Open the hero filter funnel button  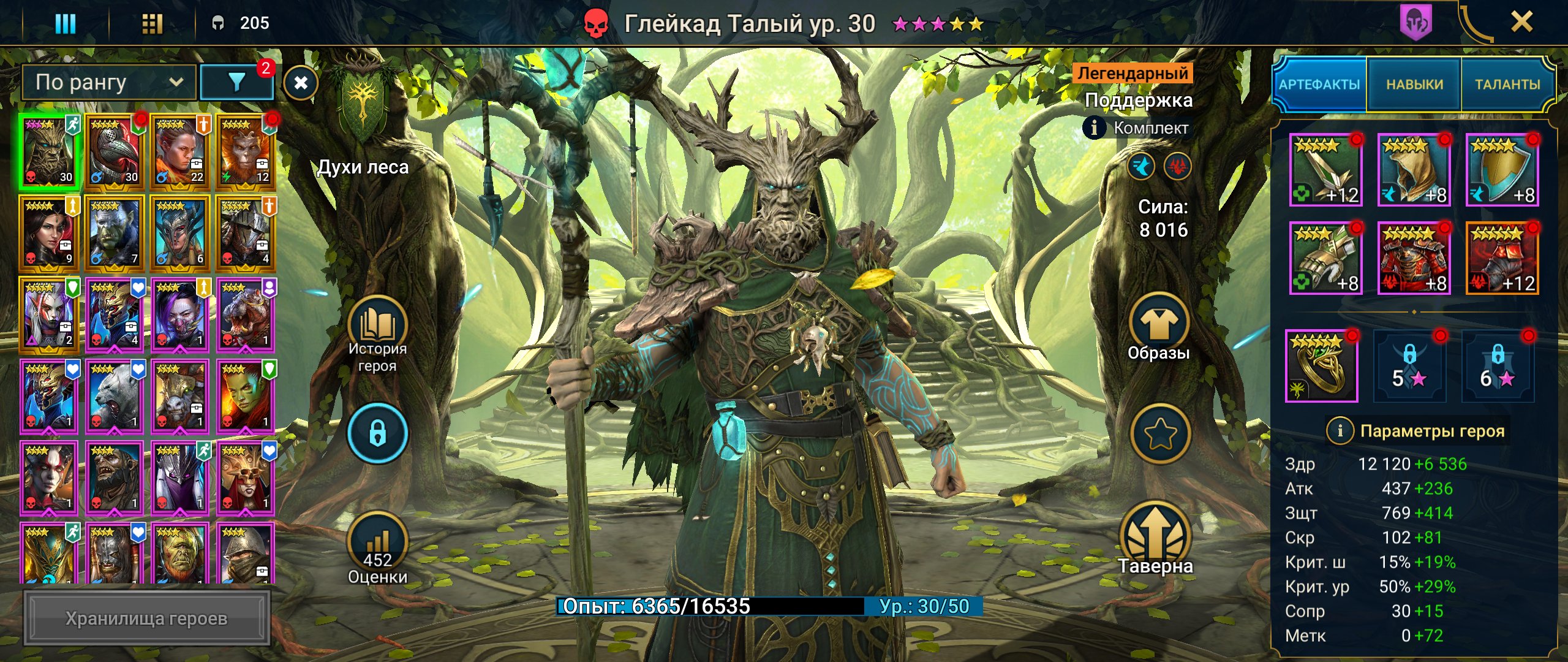236,82
